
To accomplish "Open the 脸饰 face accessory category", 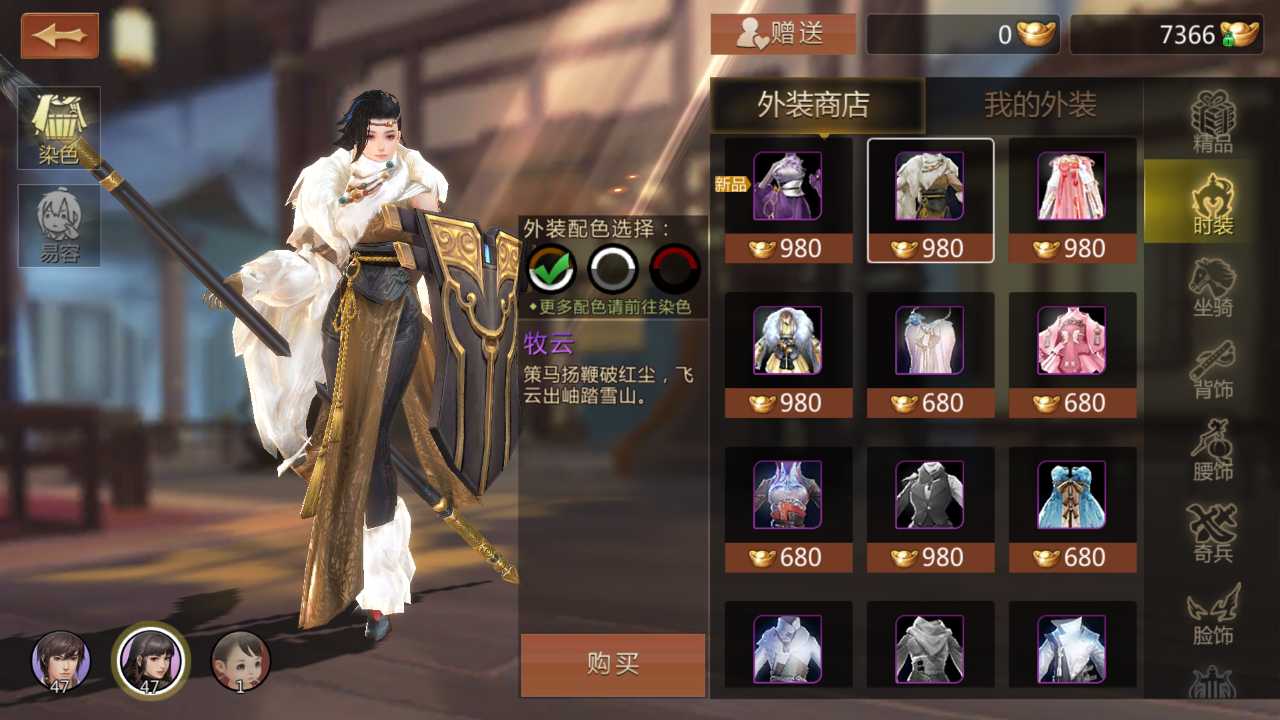I will point(1212,615).
